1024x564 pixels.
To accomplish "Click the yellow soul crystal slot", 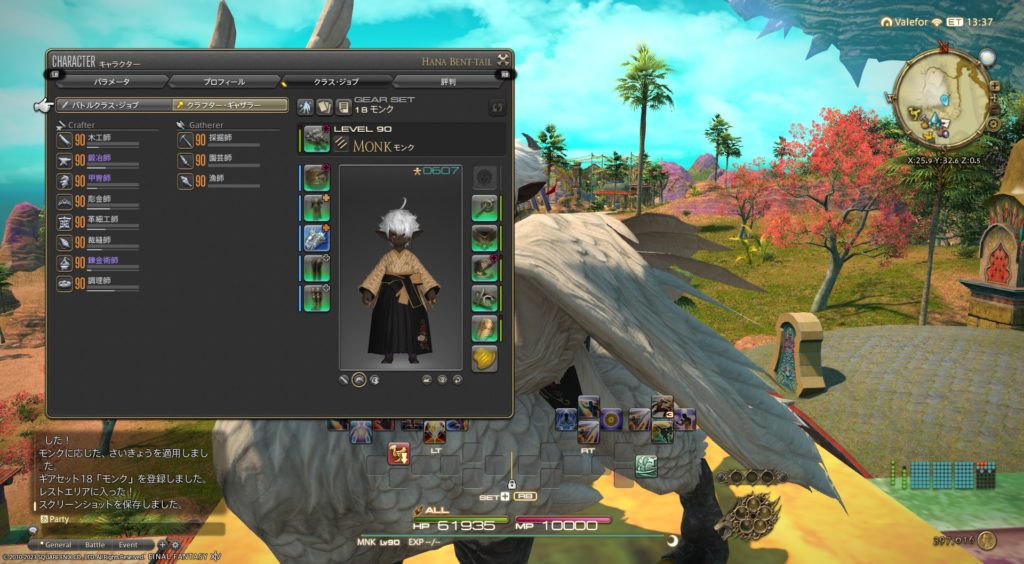I will point(485,358).
